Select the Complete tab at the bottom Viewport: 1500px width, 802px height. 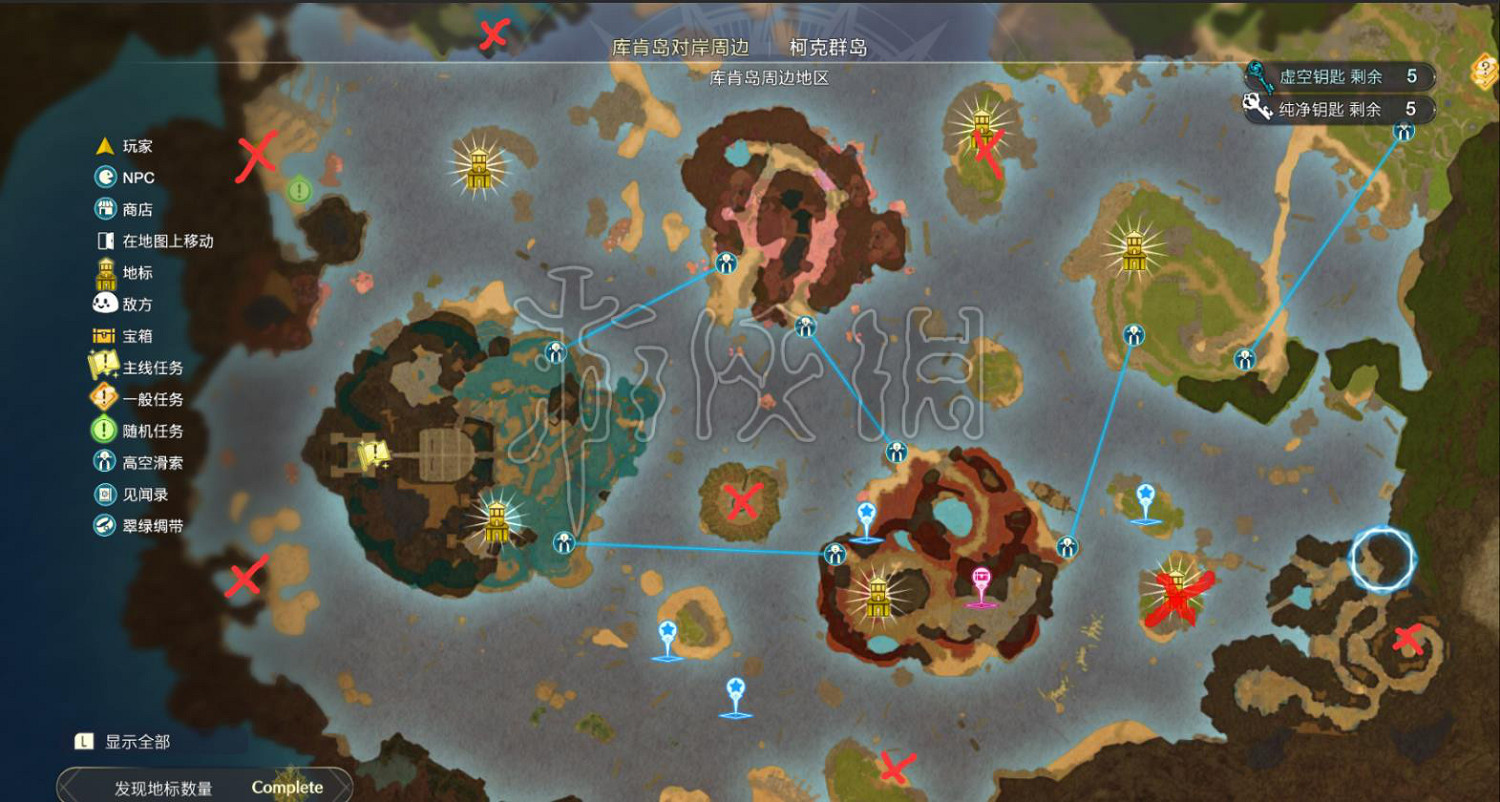click(x=287, y=787)
